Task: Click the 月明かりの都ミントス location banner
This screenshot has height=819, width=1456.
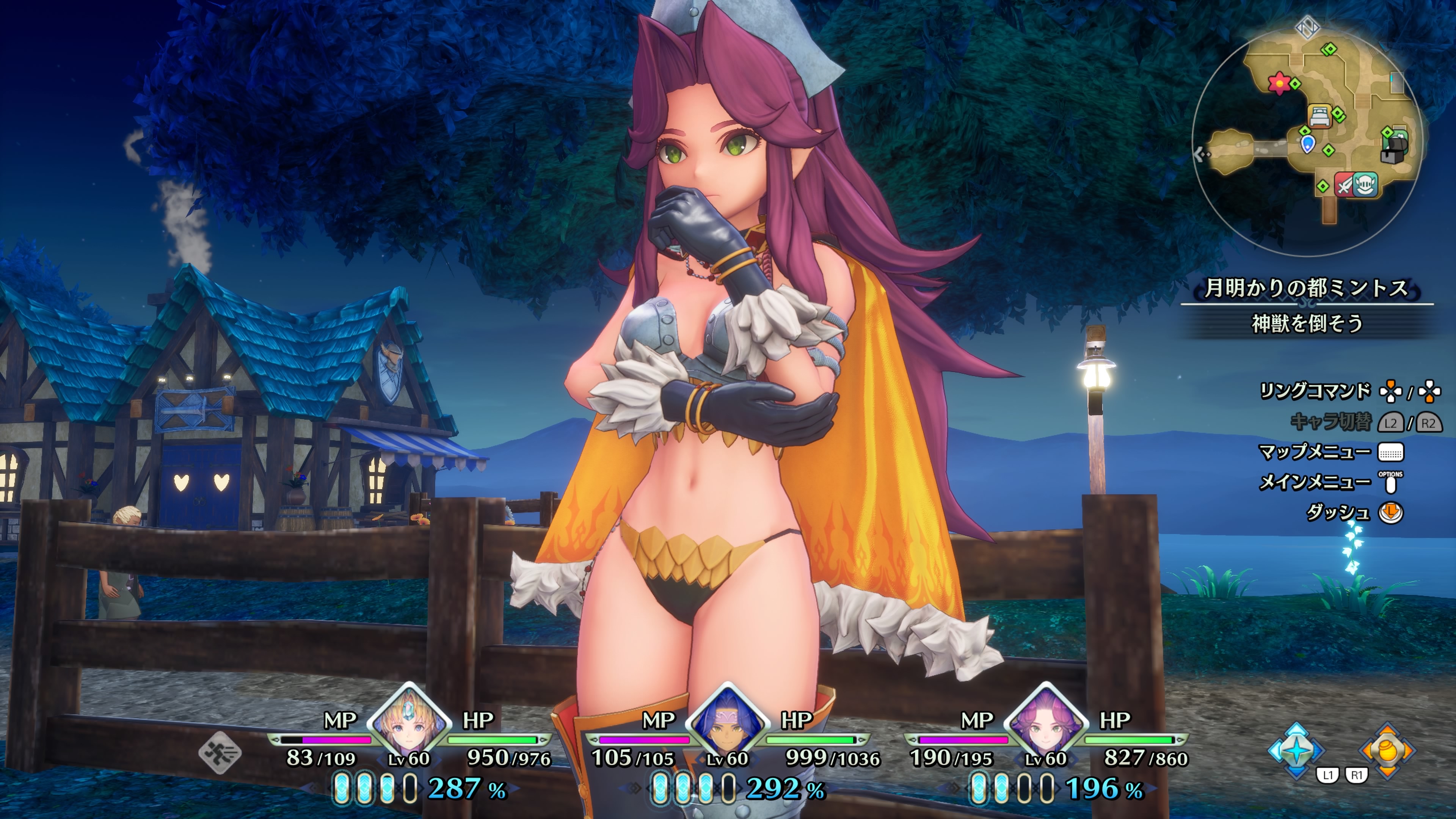Action: [x=1307, y=288]
